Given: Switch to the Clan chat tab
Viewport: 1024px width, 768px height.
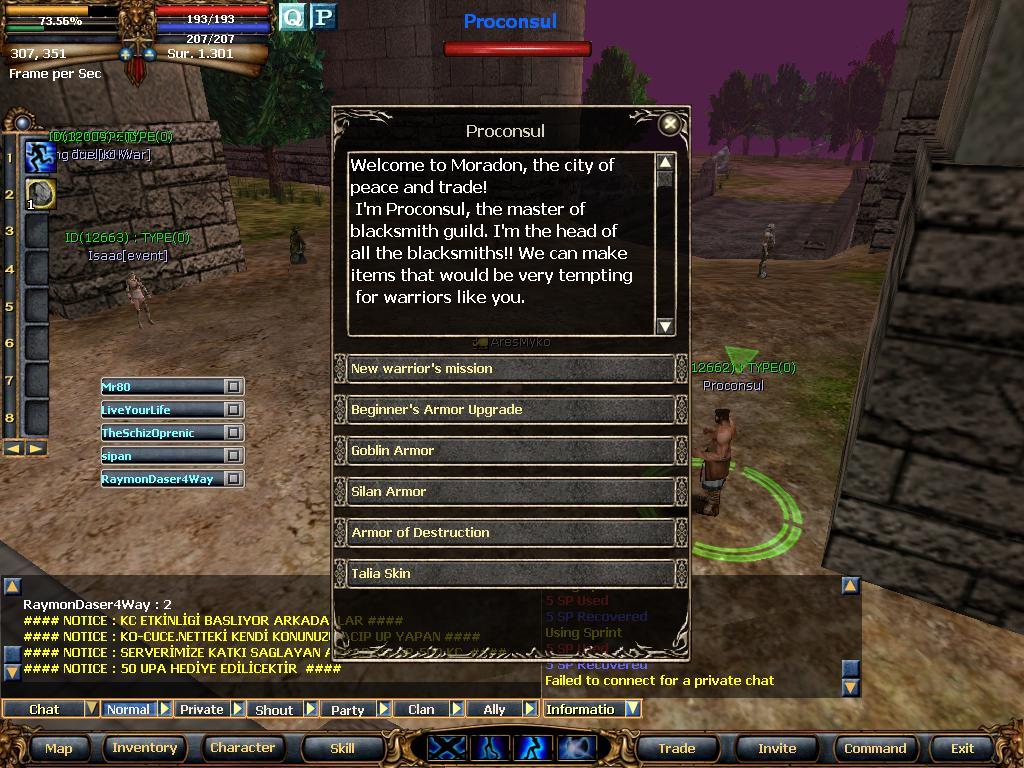Looking at the screenshot, I should click(421, 709).
